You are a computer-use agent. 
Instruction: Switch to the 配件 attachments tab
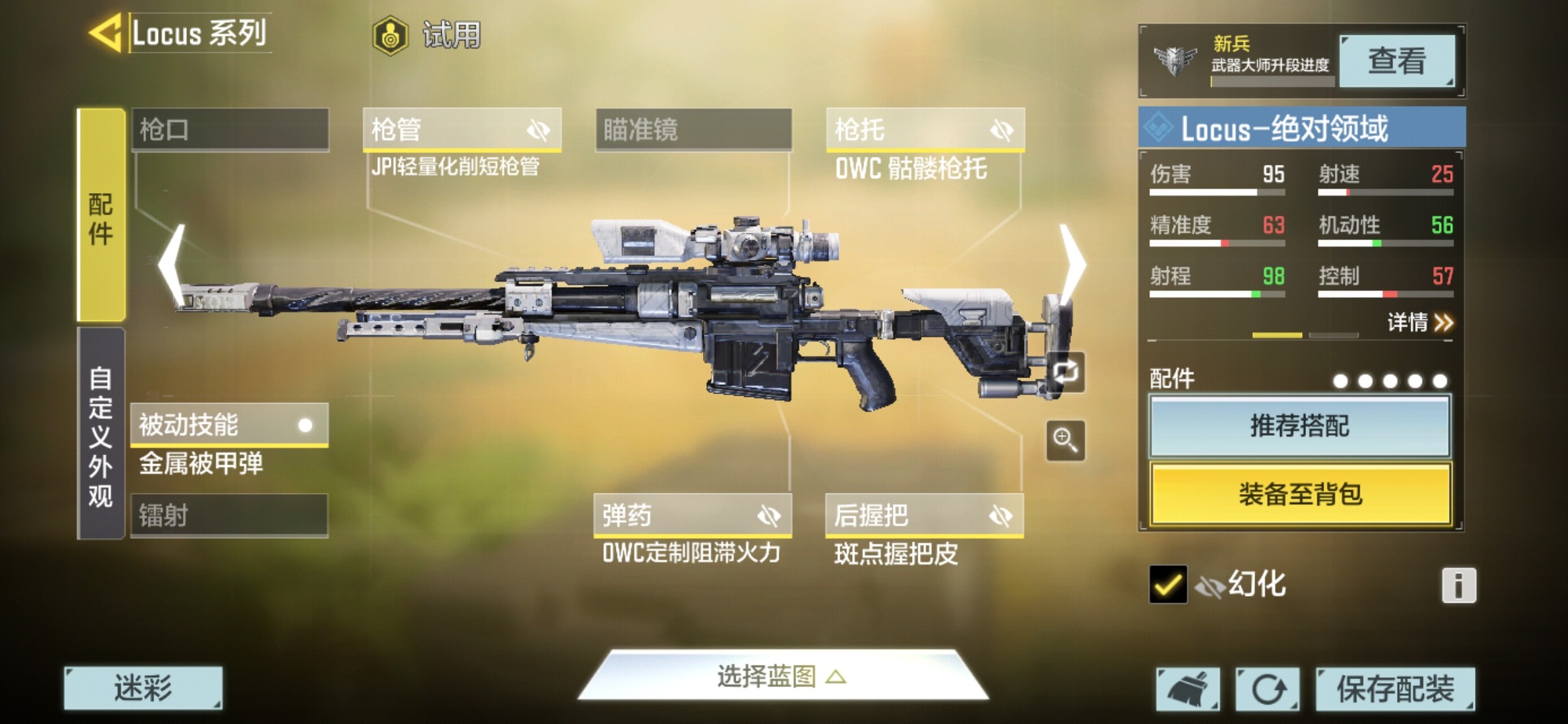[x=101, y=215]
